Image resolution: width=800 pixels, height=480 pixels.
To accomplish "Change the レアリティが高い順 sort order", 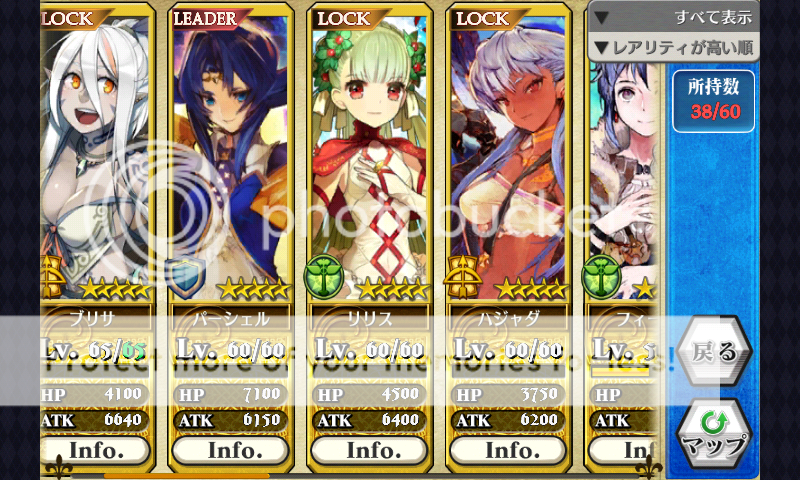I will point(674,47).
